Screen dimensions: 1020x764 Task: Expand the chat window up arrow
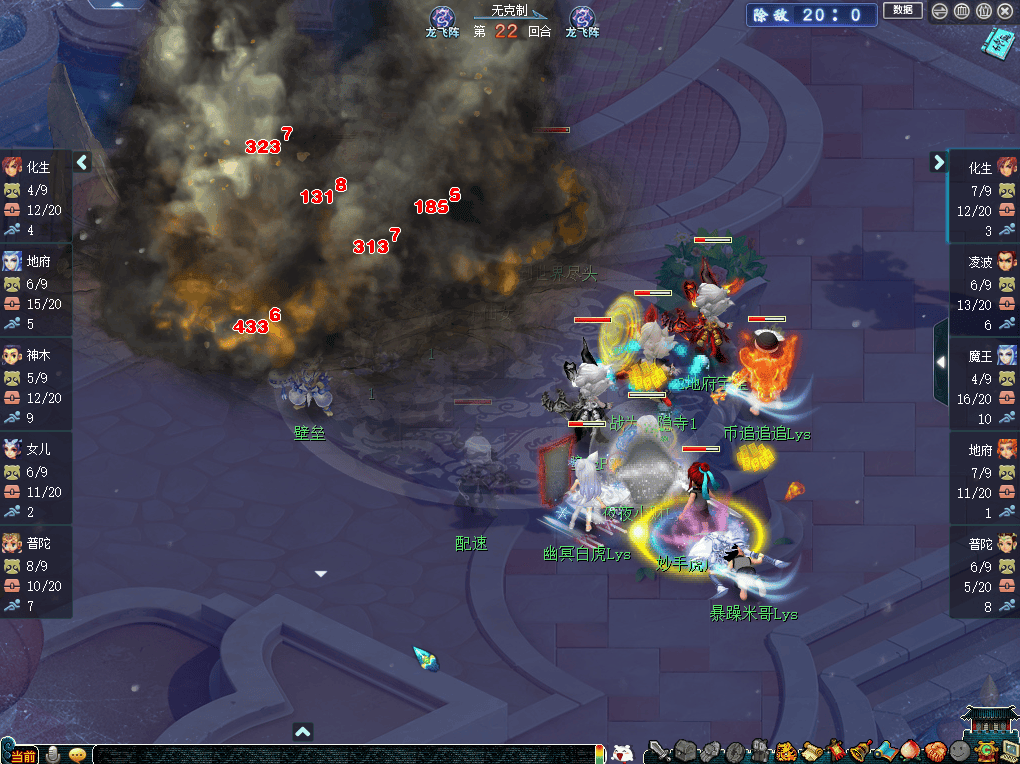[303, 732]
